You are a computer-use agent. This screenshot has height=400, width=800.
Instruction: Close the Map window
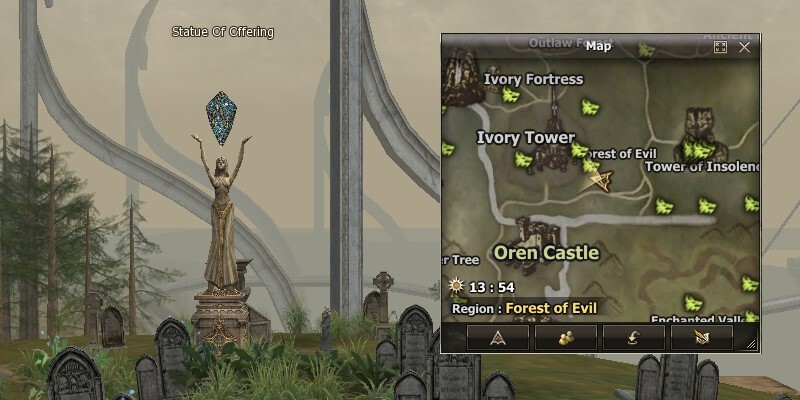(745, 47)
